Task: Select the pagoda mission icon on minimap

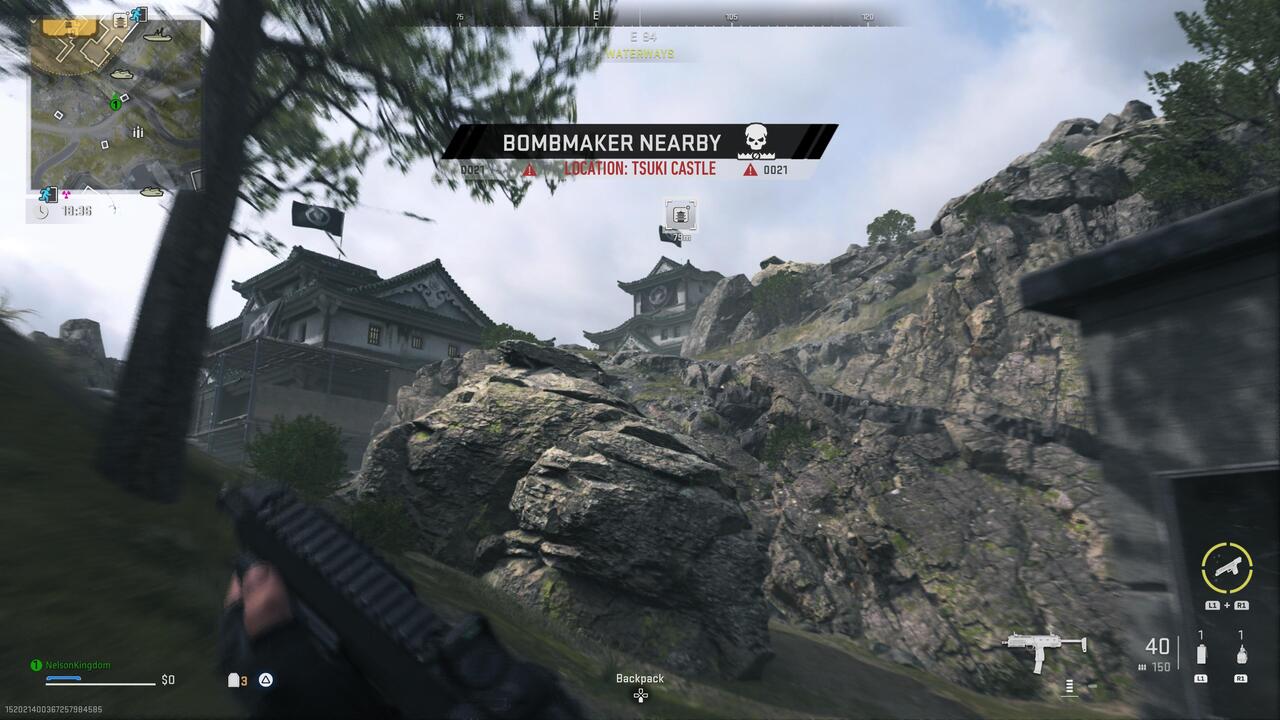Action: (121, 21)
